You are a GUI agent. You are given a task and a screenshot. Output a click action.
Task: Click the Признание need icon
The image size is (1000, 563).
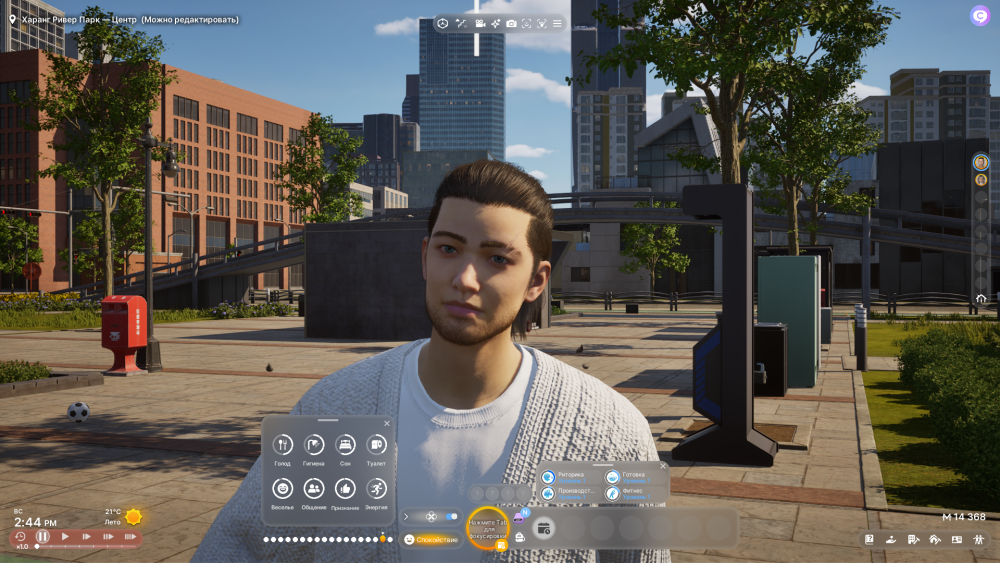[x=345, y=488]
